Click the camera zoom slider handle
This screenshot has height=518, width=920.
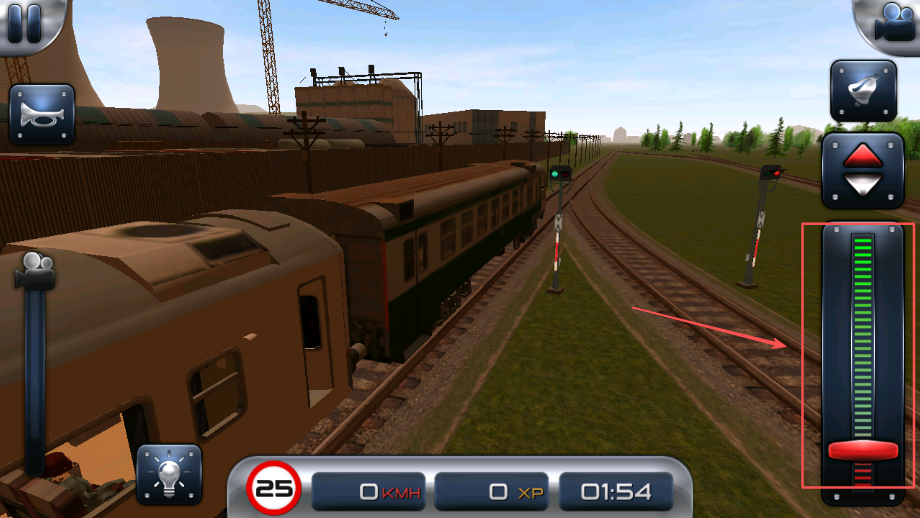pos(35,271)
